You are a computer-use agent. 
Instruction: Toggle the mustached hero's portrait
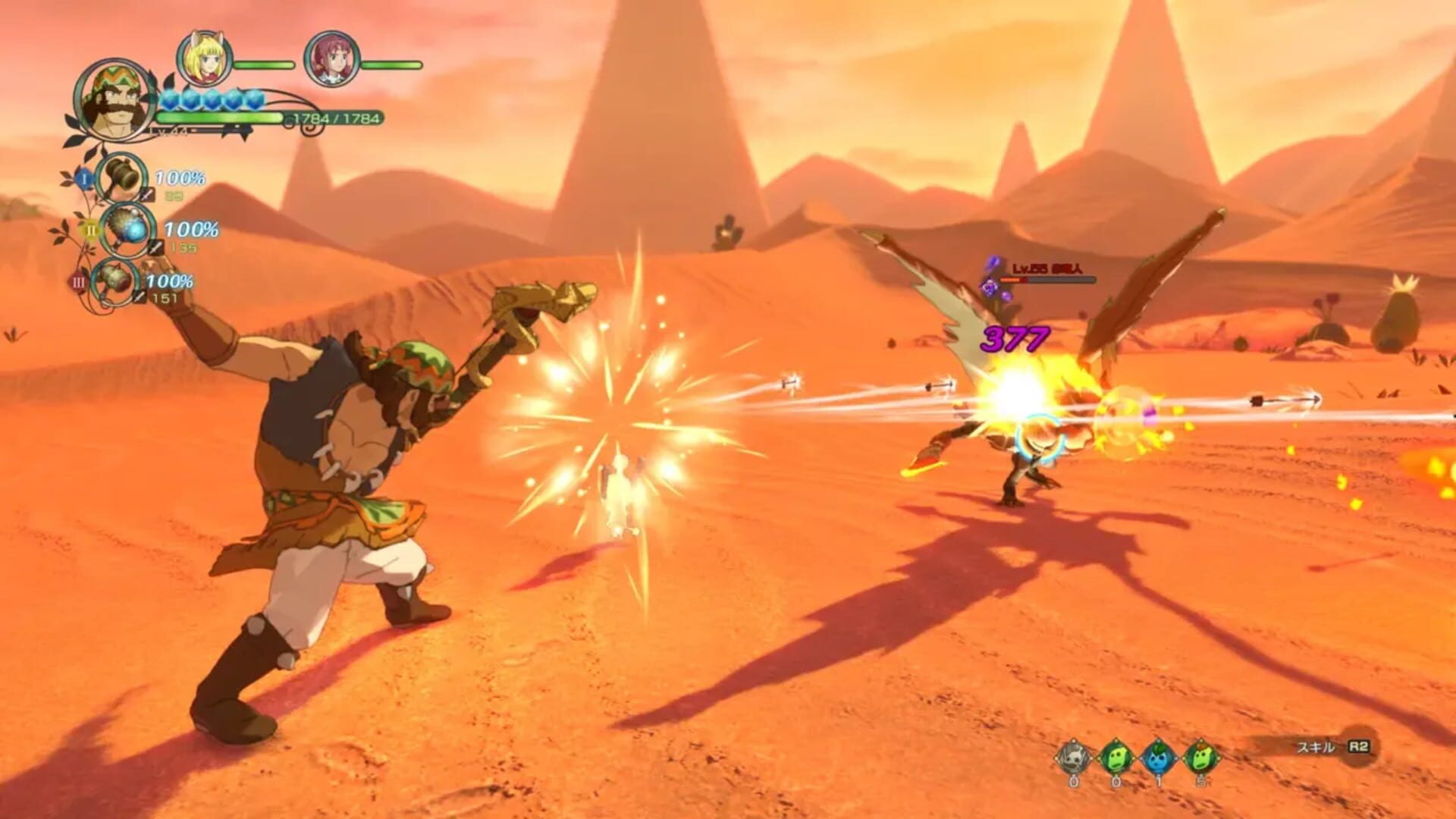114,101
